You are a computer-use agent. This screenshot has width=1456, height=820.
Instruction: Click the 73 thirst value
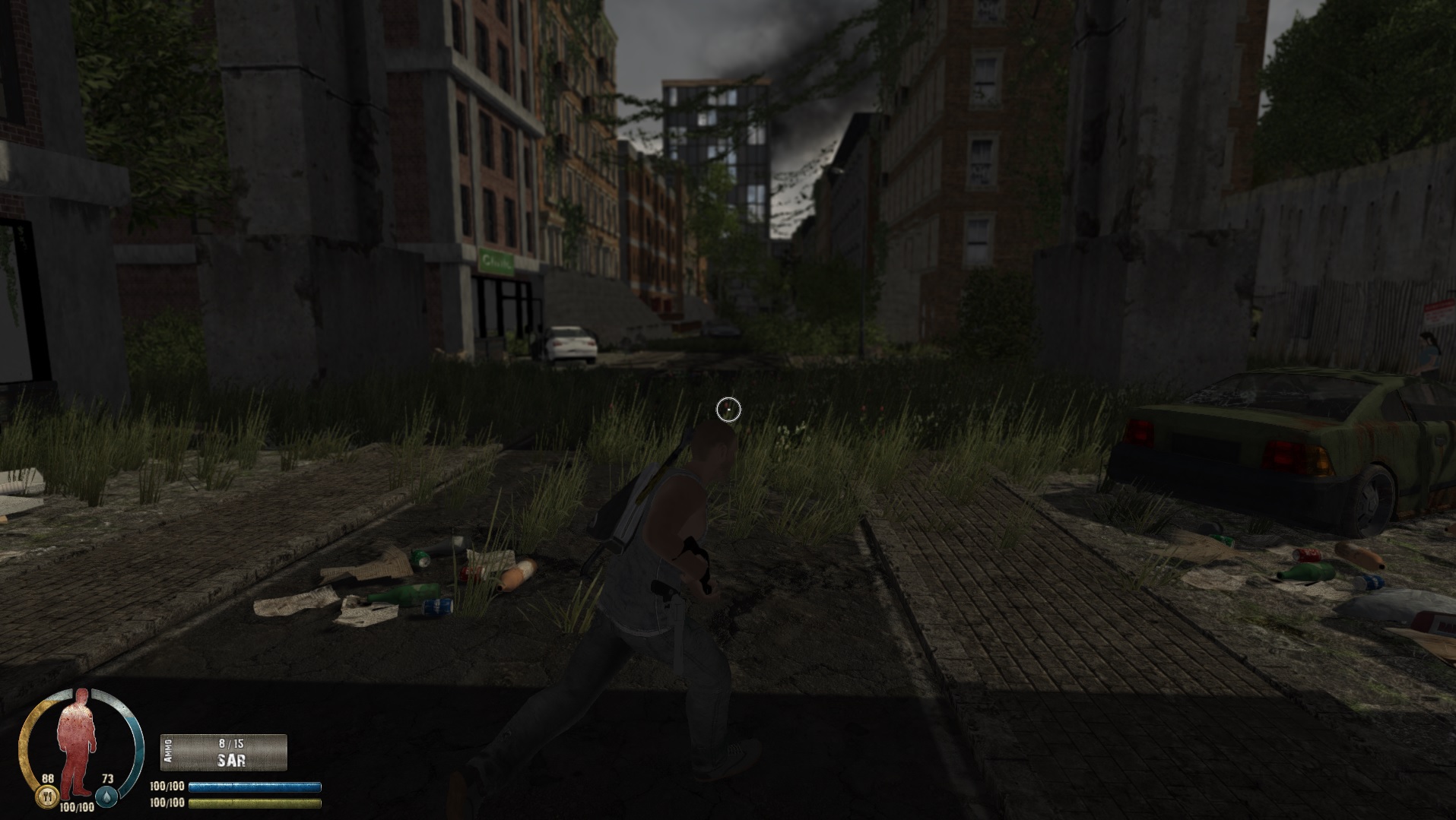click(108, 779)
